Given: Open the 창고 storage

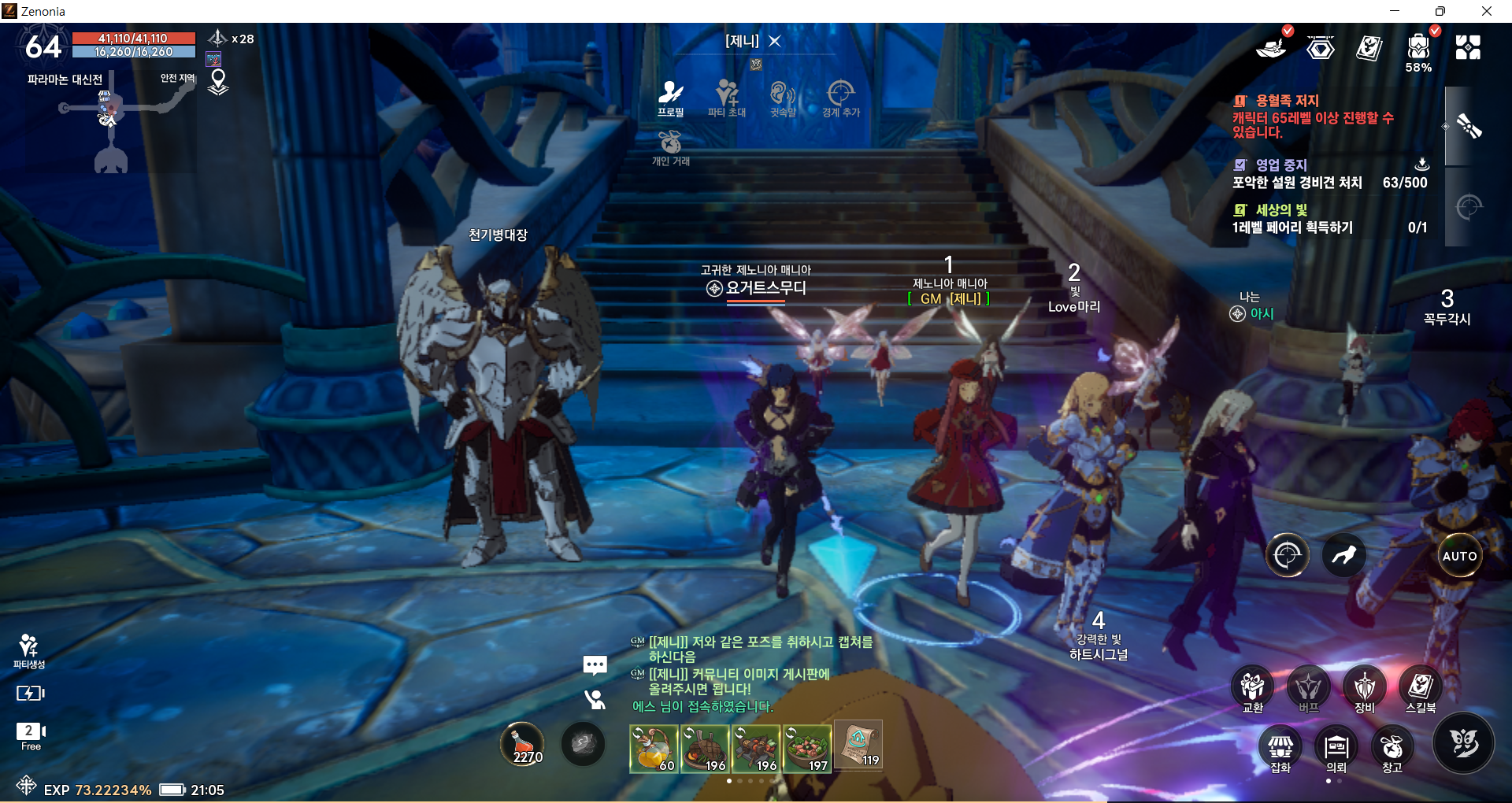Looking at the screenshot, I should pos(1392,749).
